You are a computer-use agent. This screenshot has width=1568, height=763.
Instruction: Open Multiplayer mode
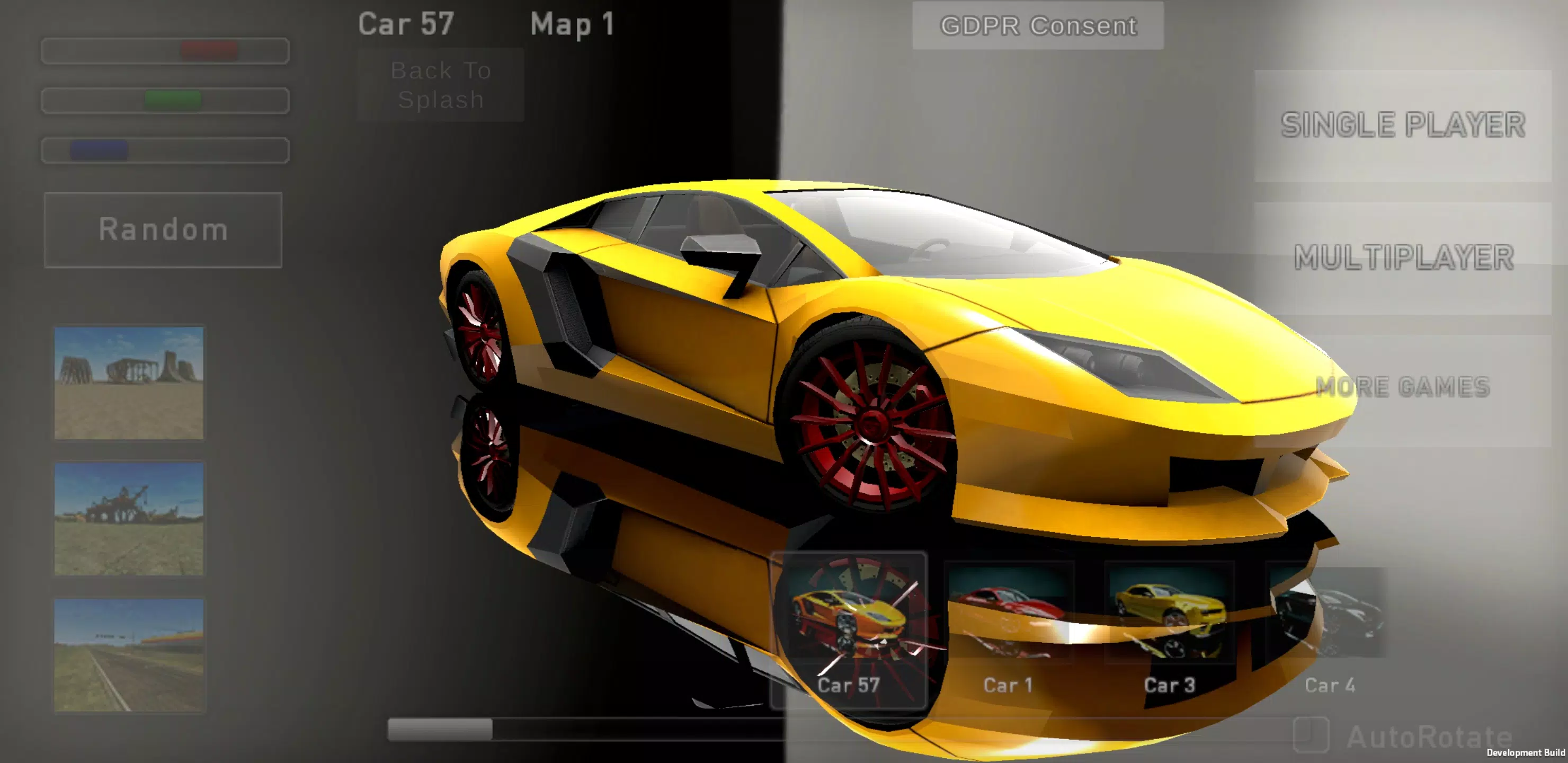click(x=1400, y=256)
